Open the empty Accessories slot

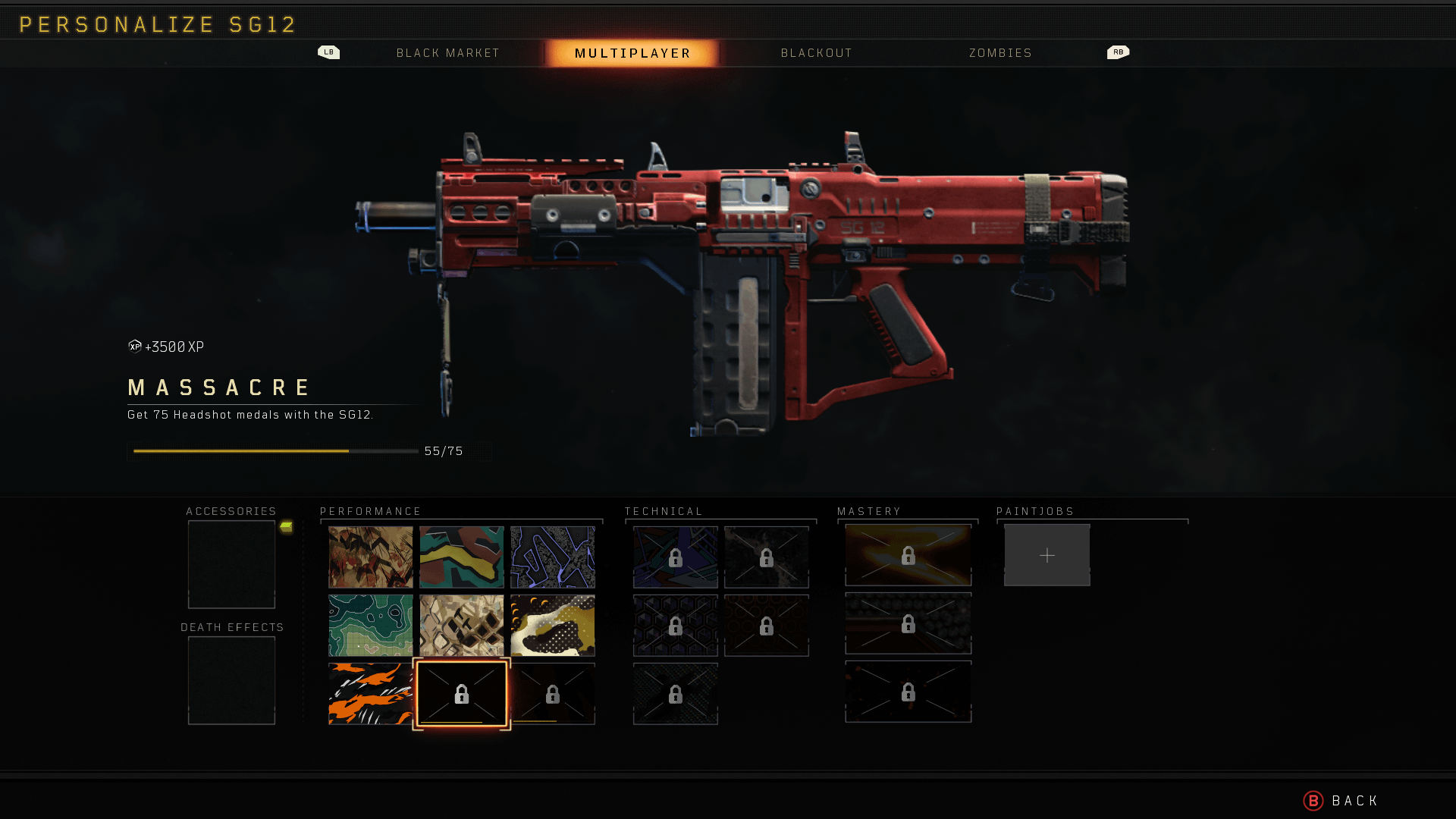coord(231,564)
